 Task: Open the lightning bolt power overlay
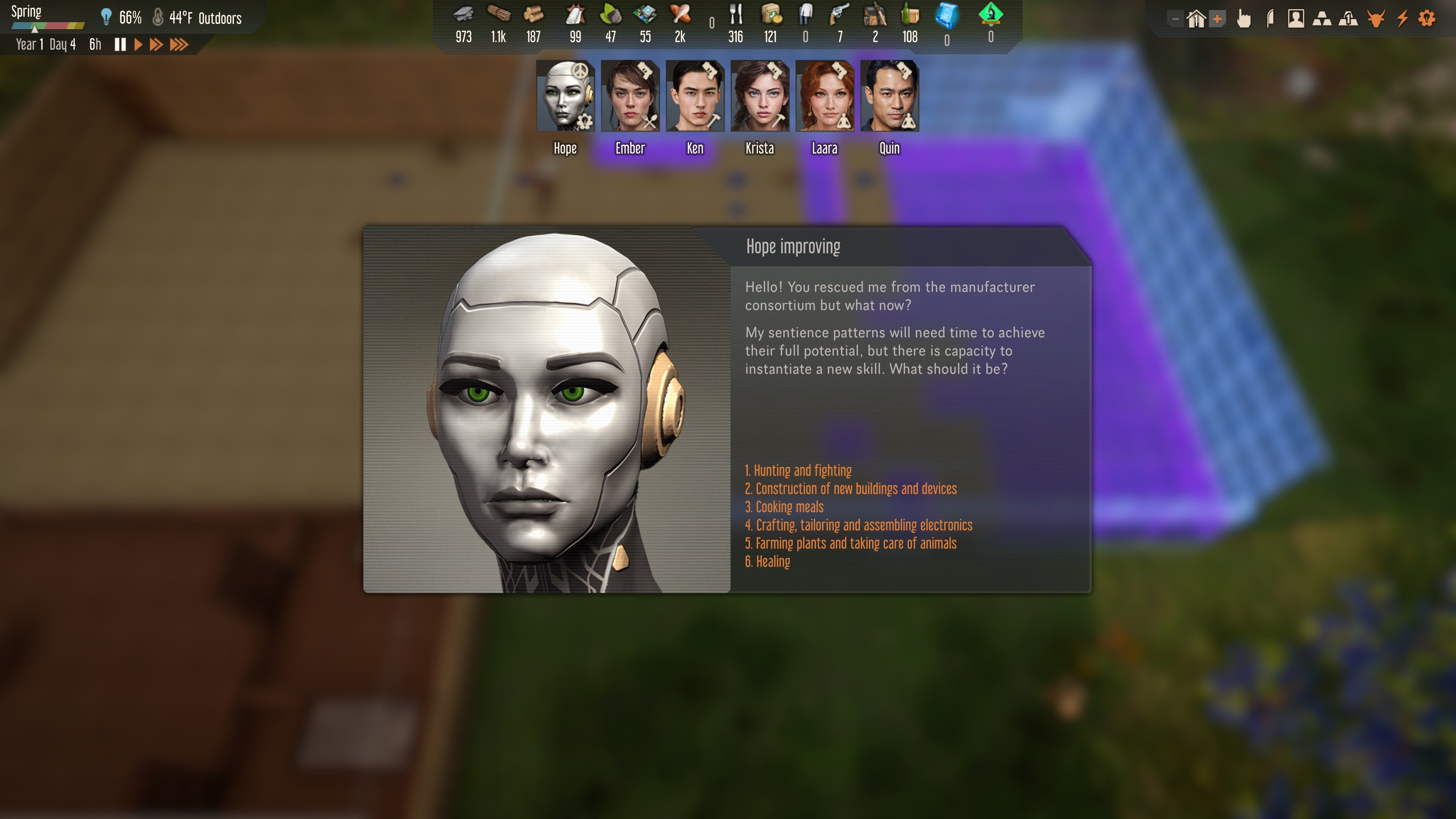(x=1402, y=19)
